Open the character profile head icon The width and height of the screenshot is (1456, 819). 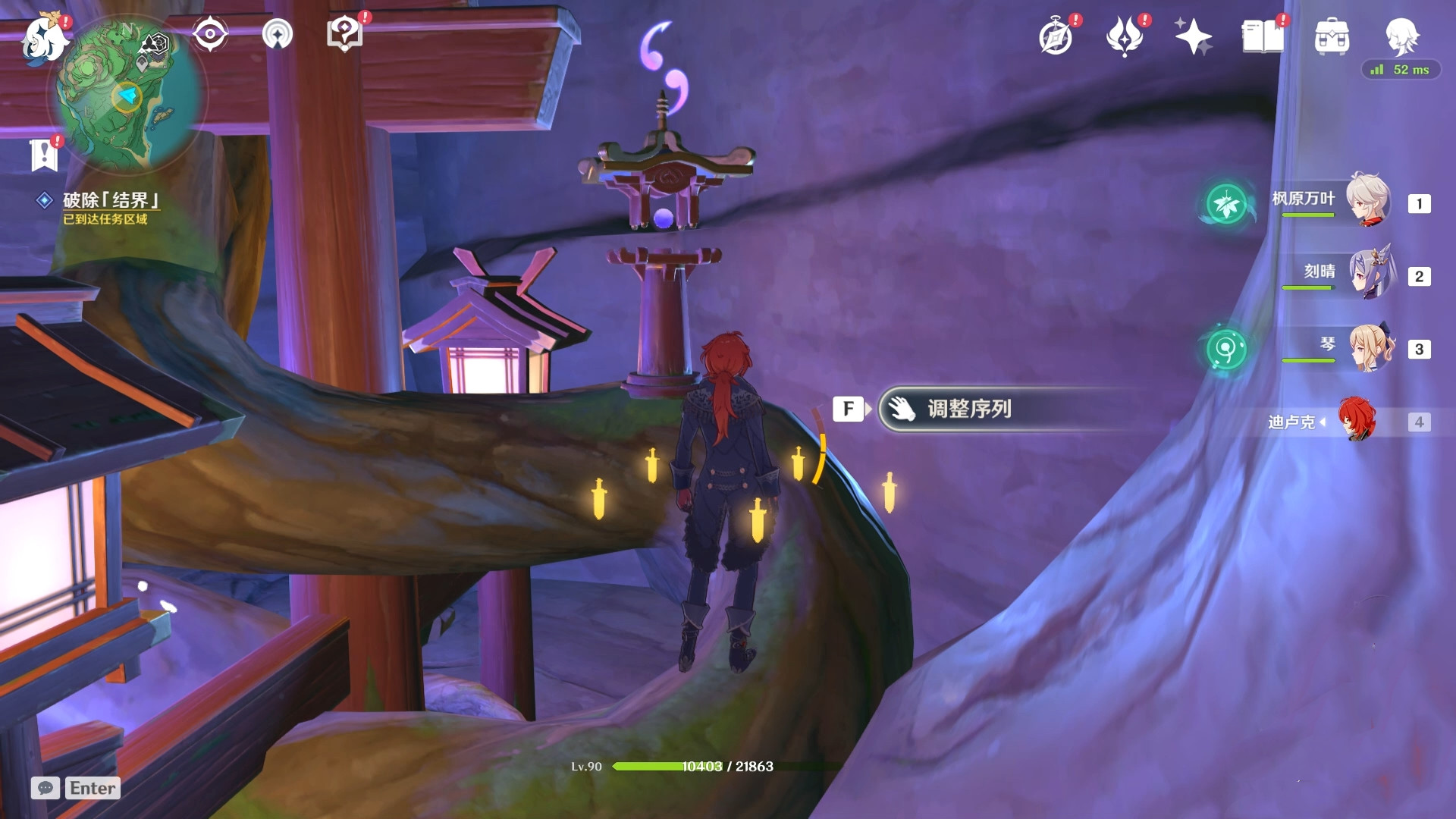coord(1400,35)
